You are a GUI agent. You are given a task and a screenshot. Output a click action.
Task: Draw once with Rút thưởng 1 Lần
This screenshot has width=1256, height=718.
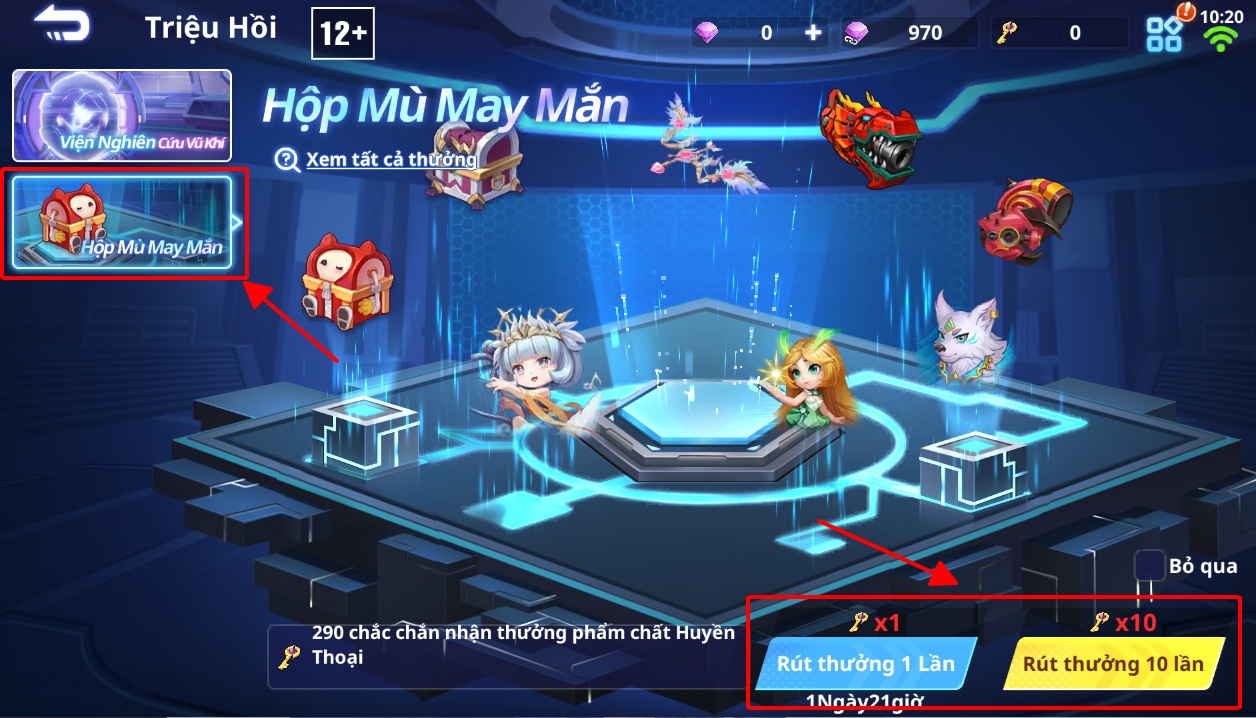coord(865,663)
